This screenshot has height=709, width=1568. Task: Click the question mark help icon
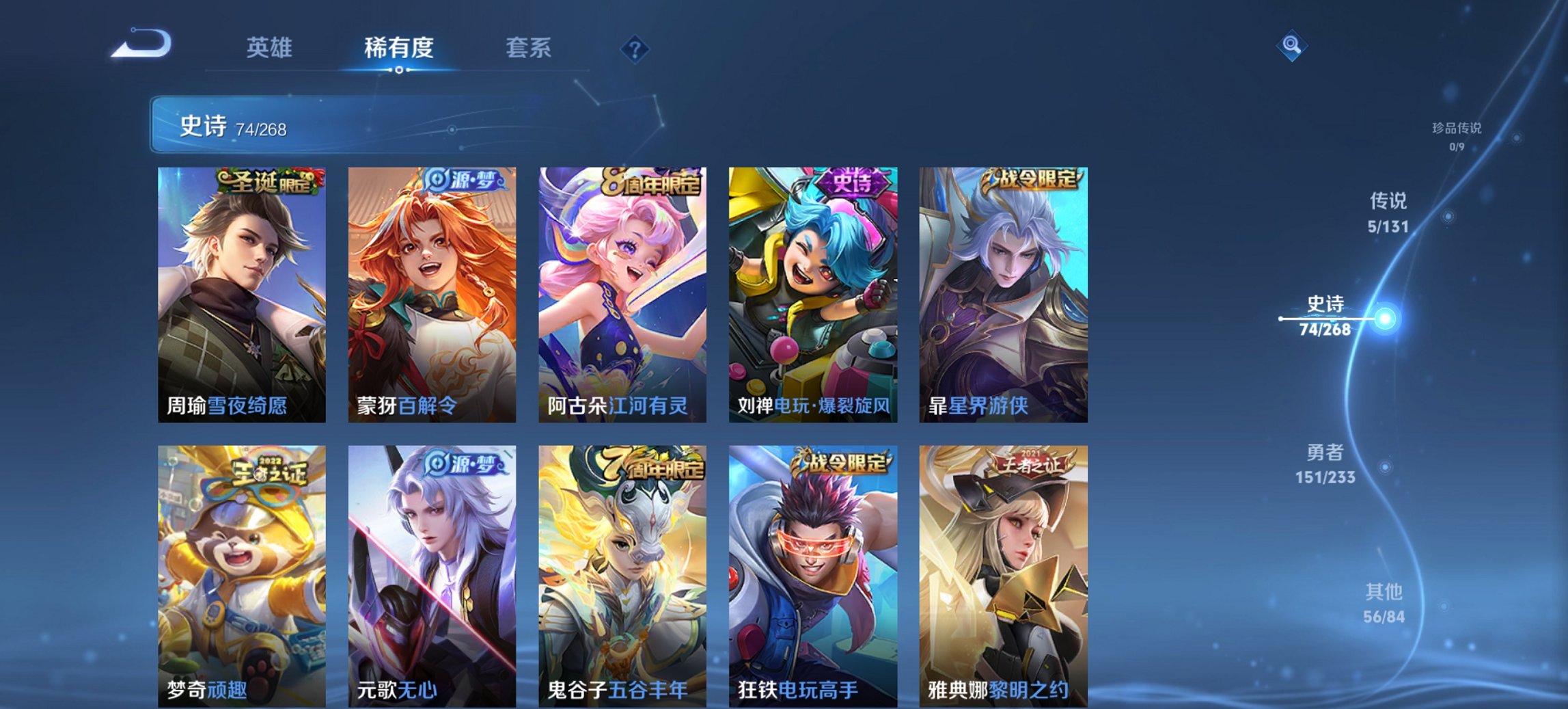tap(634, 48)
